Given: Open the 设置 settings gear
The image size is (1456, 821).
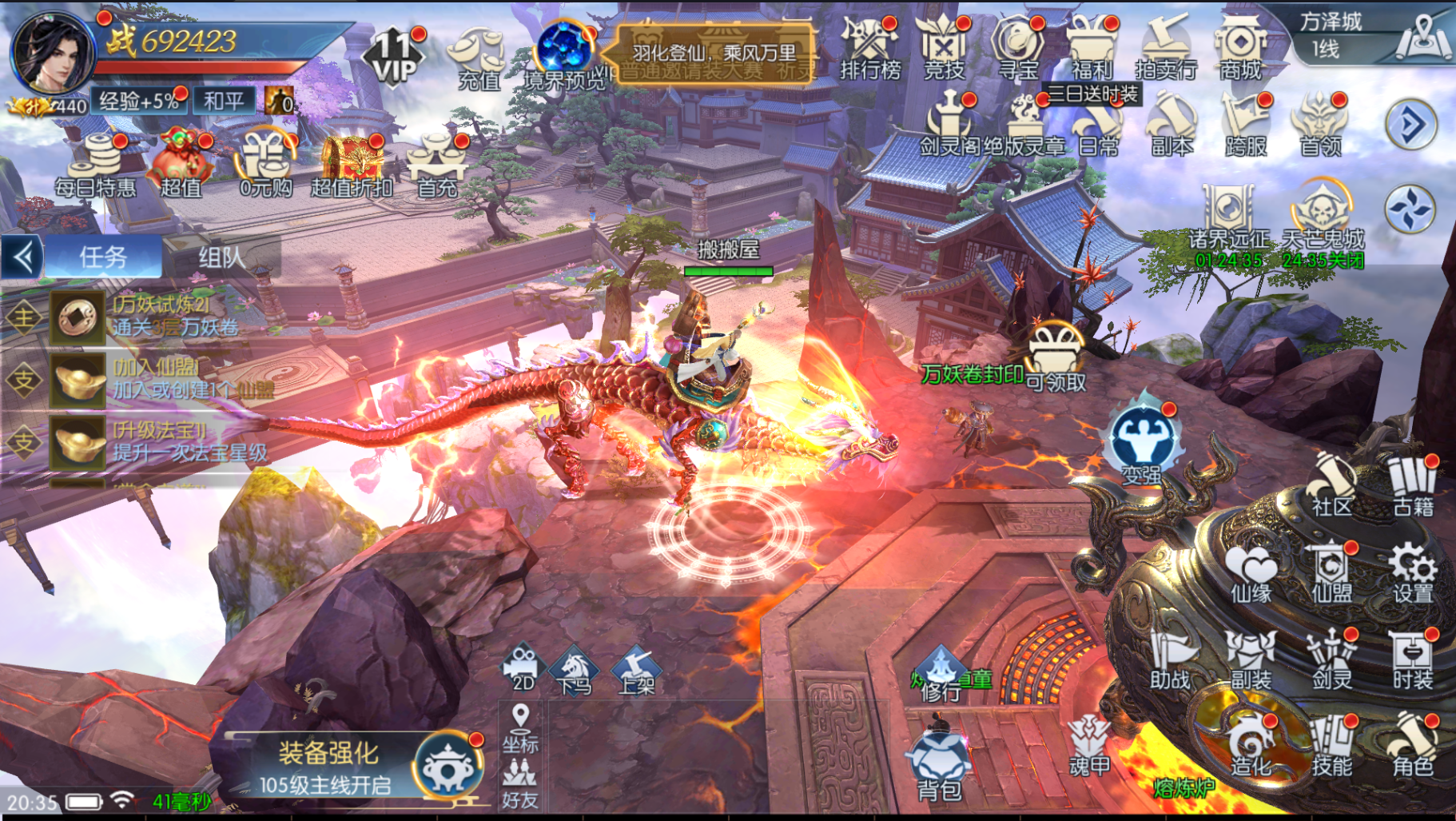Looking at the screenshot, I should click(x=1412, y=572).
